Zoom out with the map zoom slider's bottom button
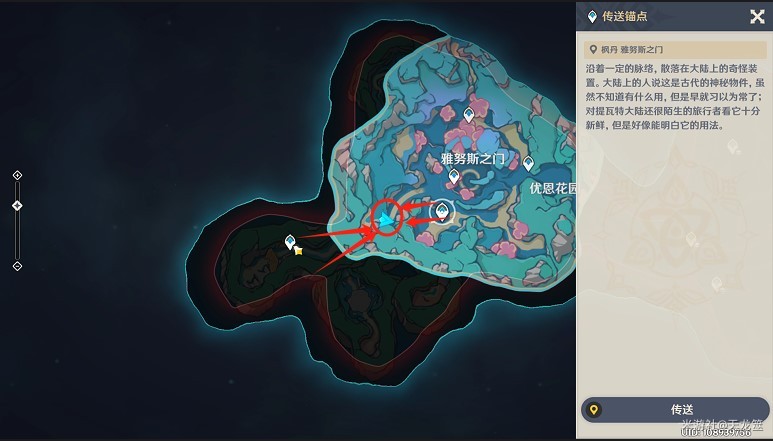The height and width of the screenshot is (441, 773). (17, 266)
